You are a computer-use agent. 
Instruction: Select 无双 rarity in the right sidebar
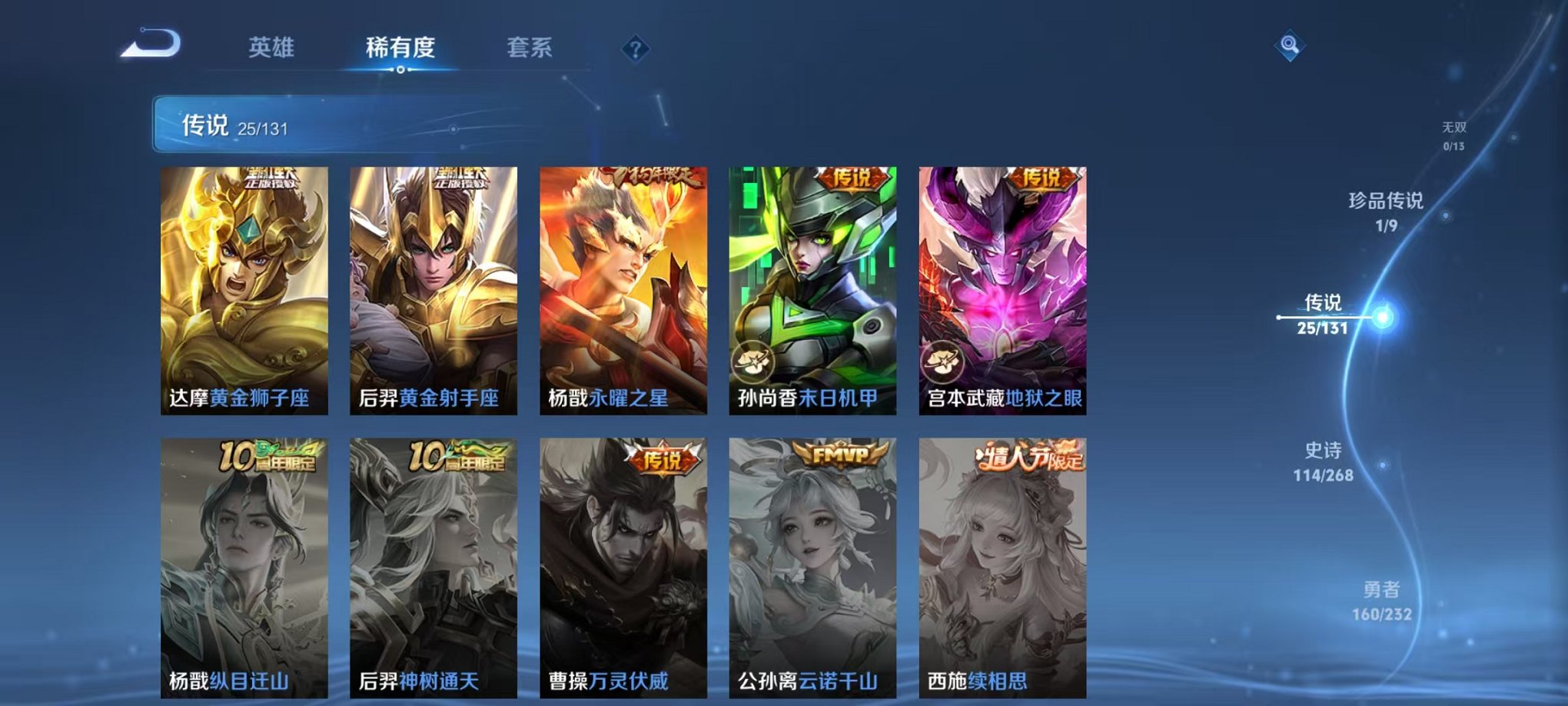[1457, 130]
